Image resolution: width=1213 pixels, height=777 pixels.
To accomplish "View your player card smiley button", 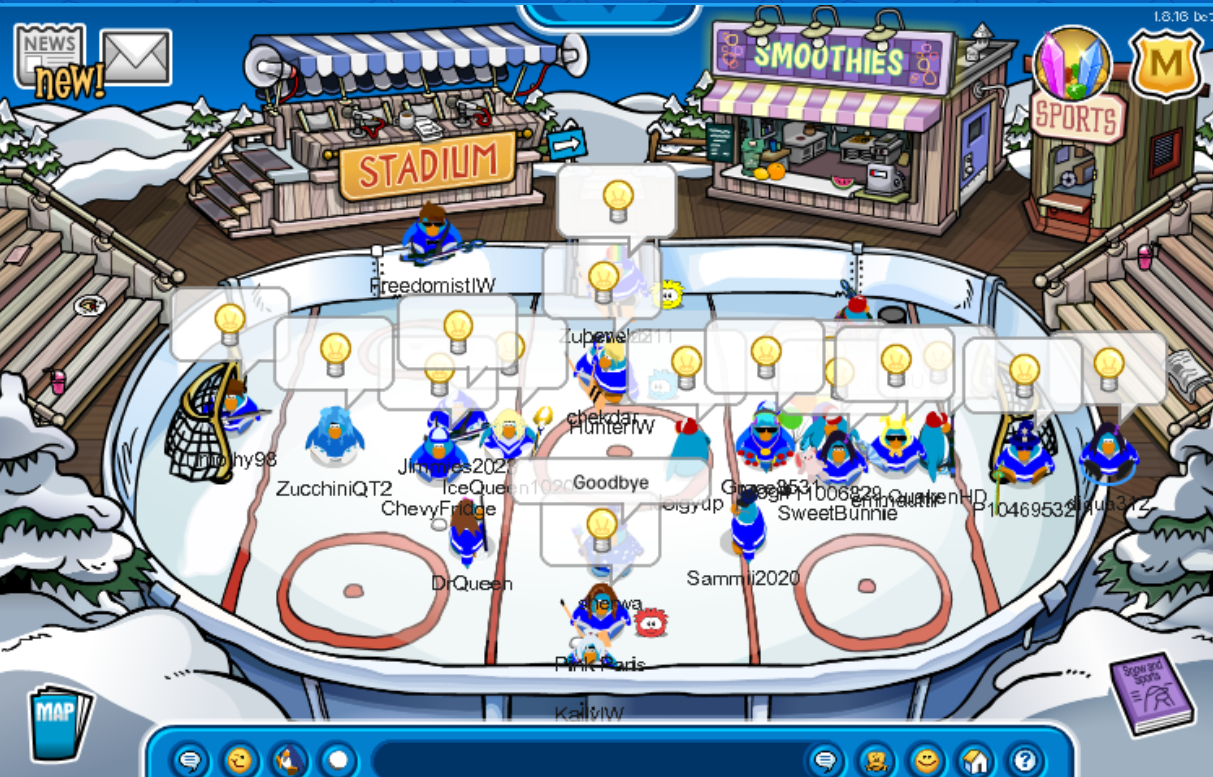I will point(927,761).
